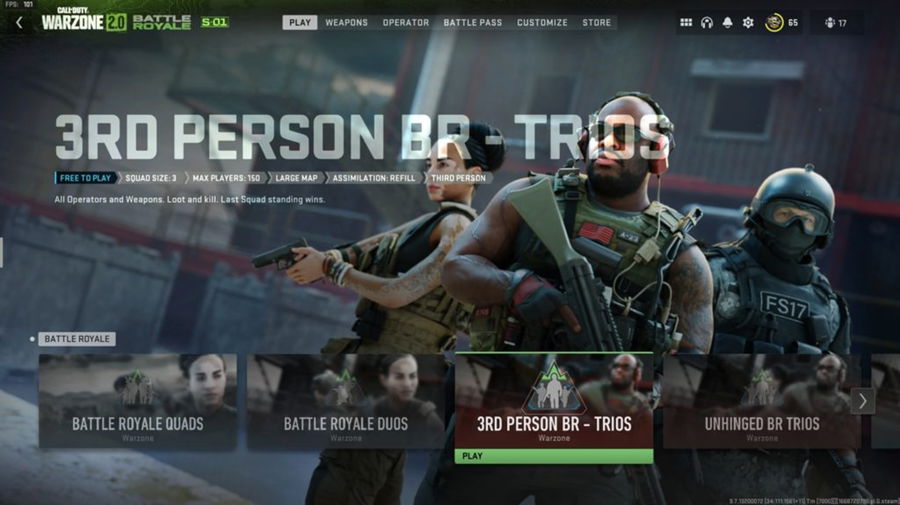Switch to the Battle Pass tab

pos(473,22)
